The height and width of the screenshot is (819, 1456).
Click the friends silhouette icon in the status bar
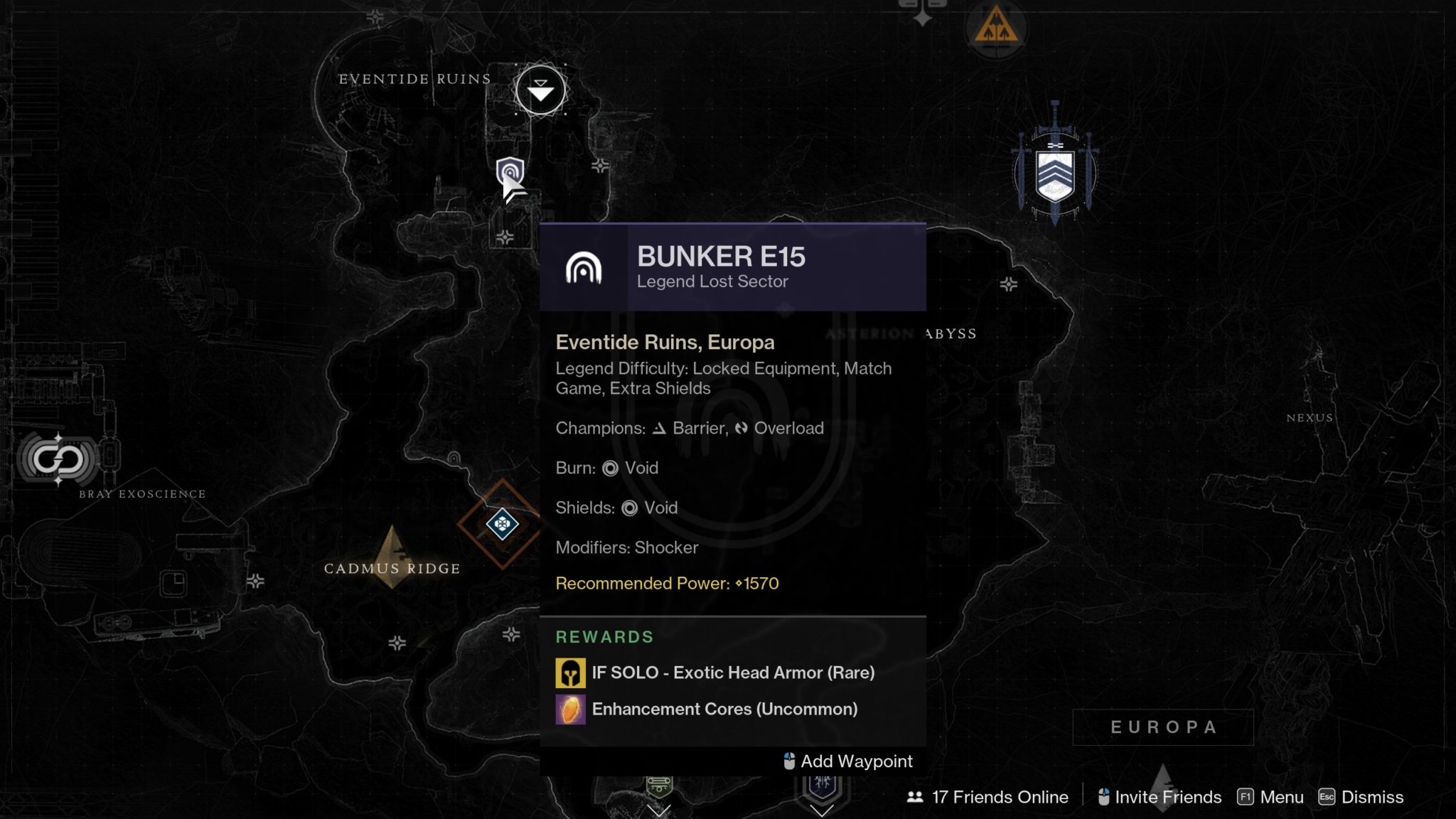tap(915, 798)
